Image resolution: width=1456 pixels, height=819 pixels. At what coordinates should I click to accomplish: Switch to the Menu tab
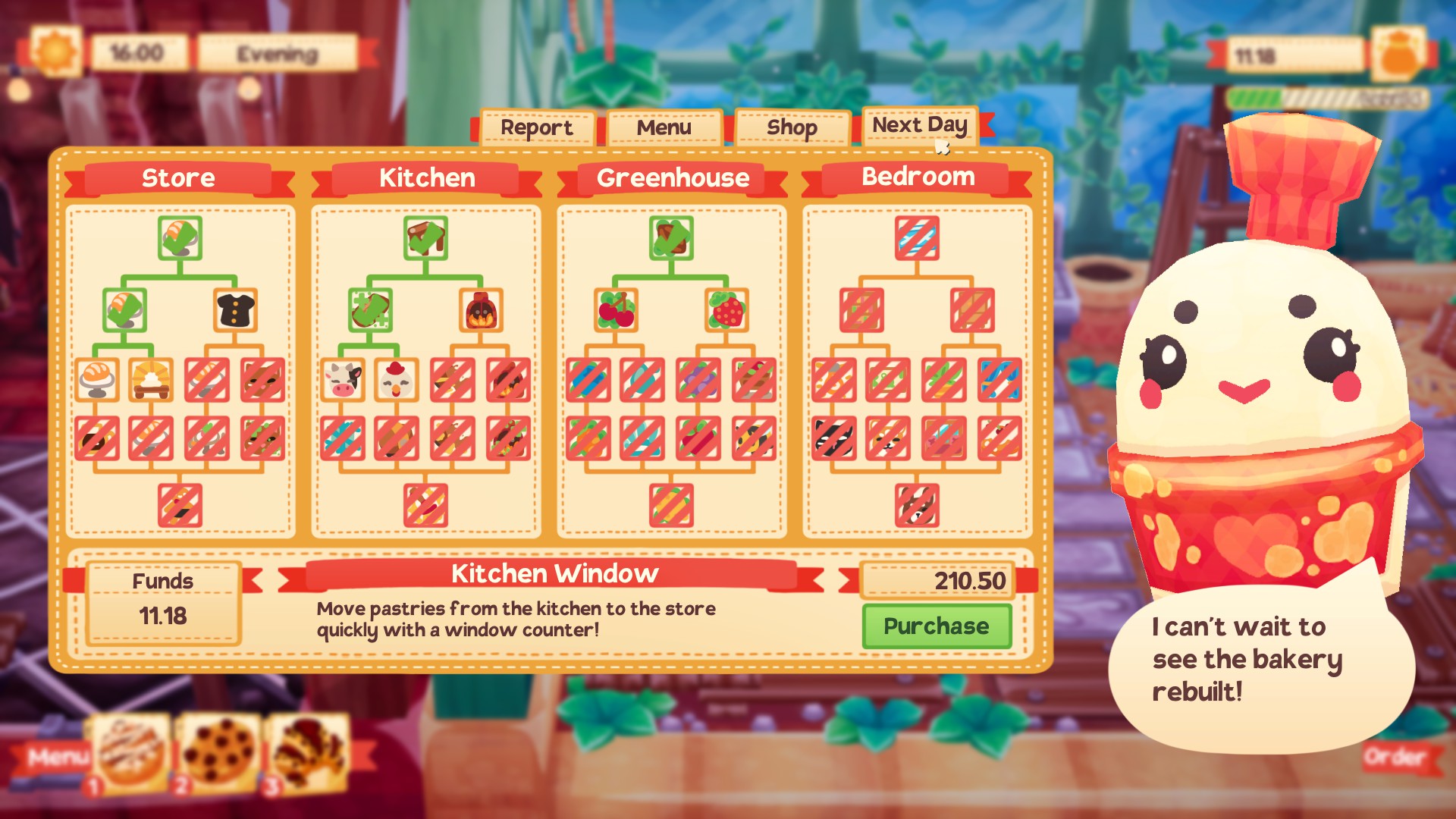pyautogui.click(x=664, y=127)
